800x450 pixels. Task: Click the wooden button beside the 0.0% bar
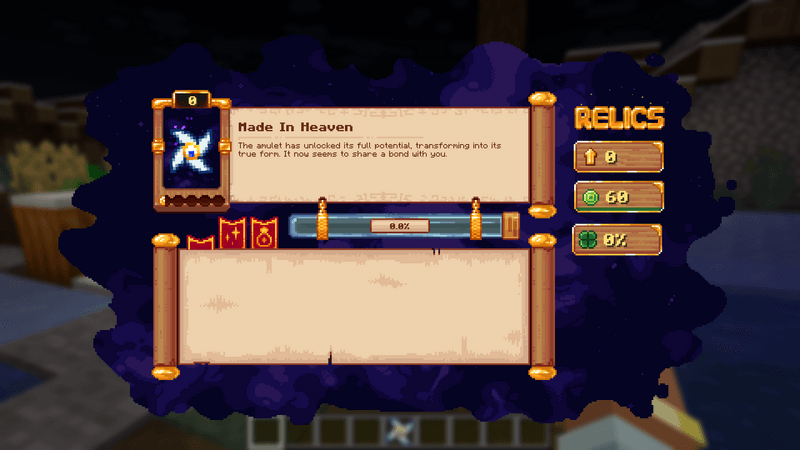[x=512, y=225]
